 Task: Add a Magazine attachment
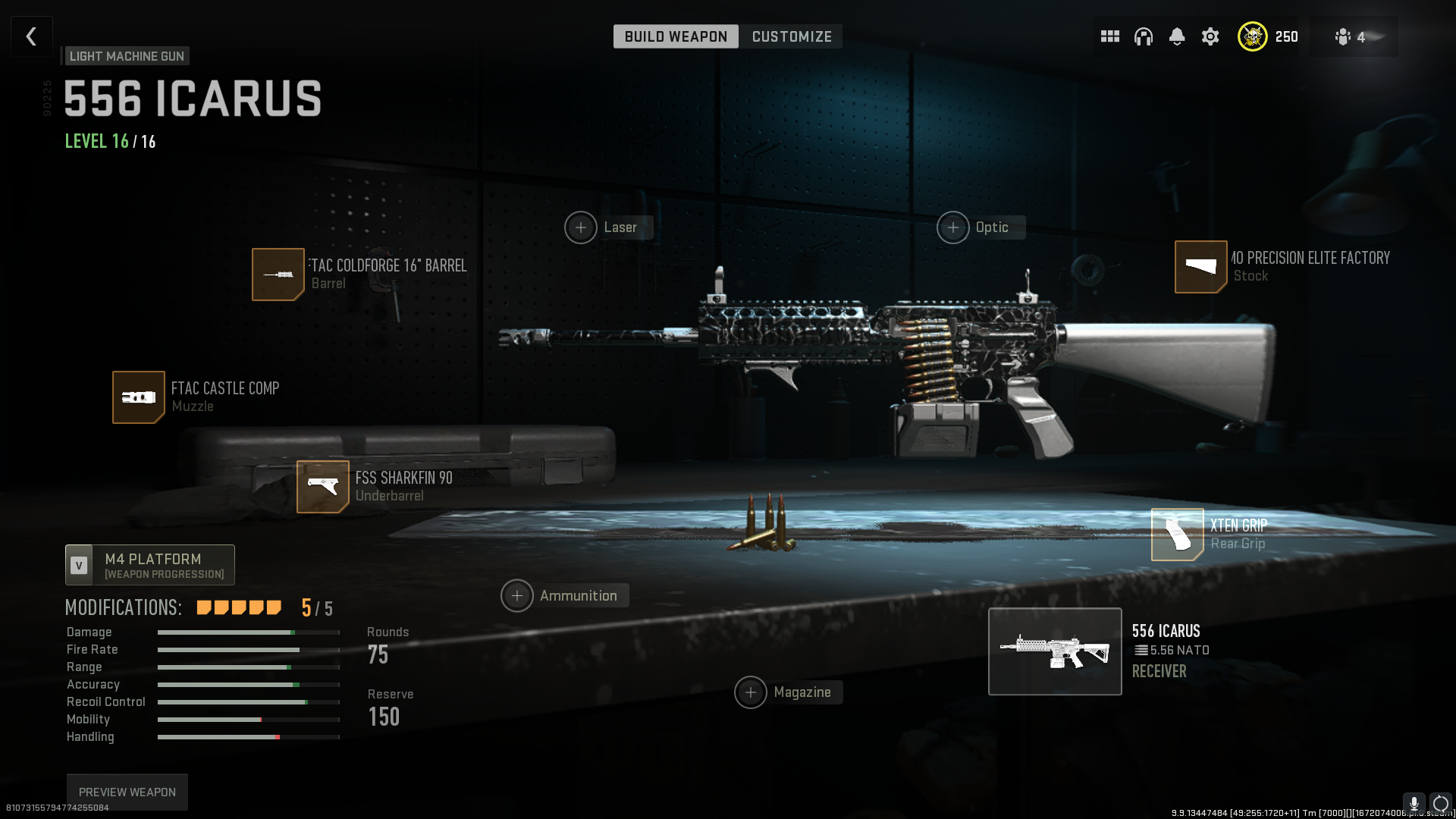751,692
